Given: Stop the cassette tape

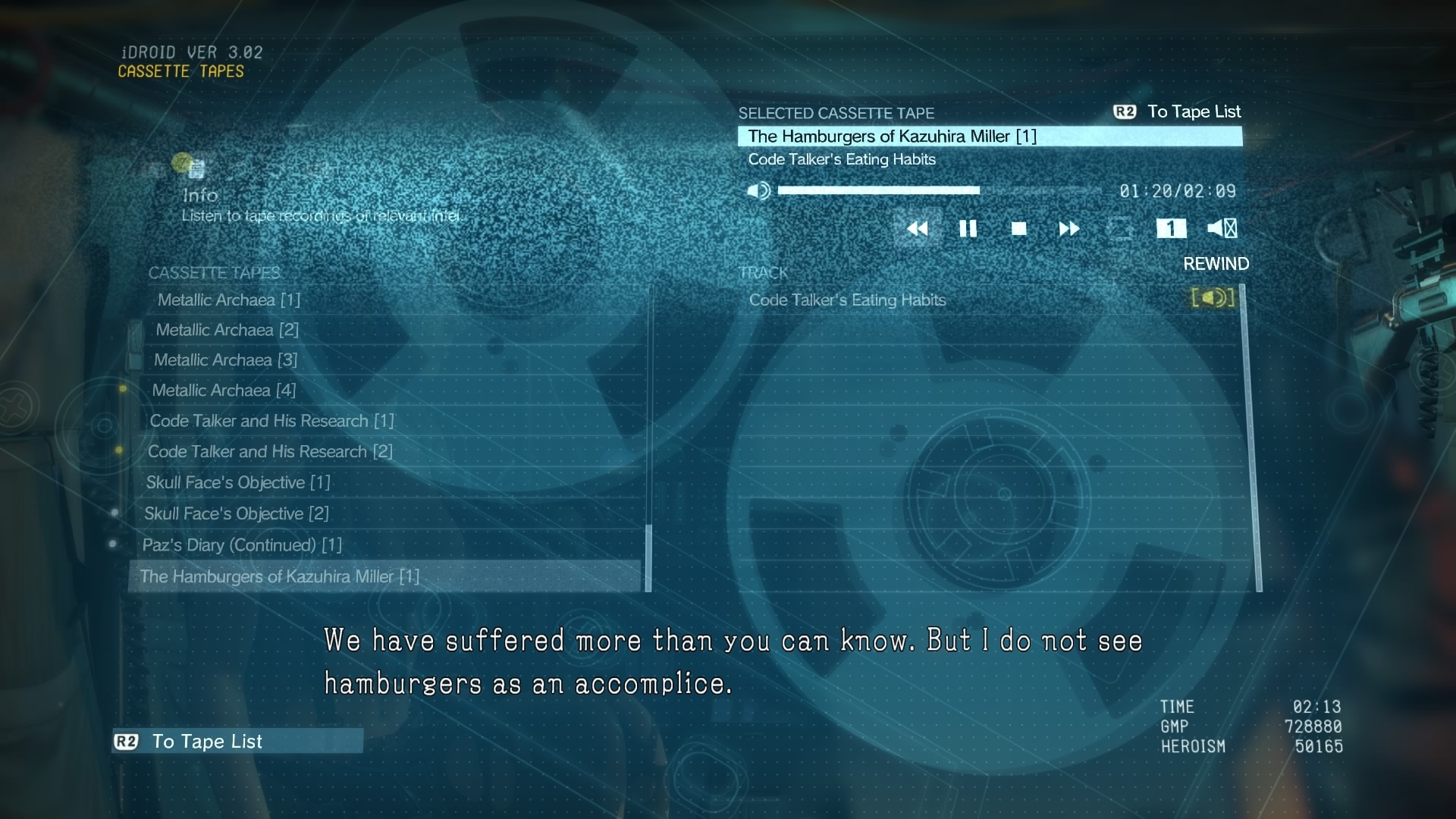Looking at the screenshot, I should pos(1018,228).
